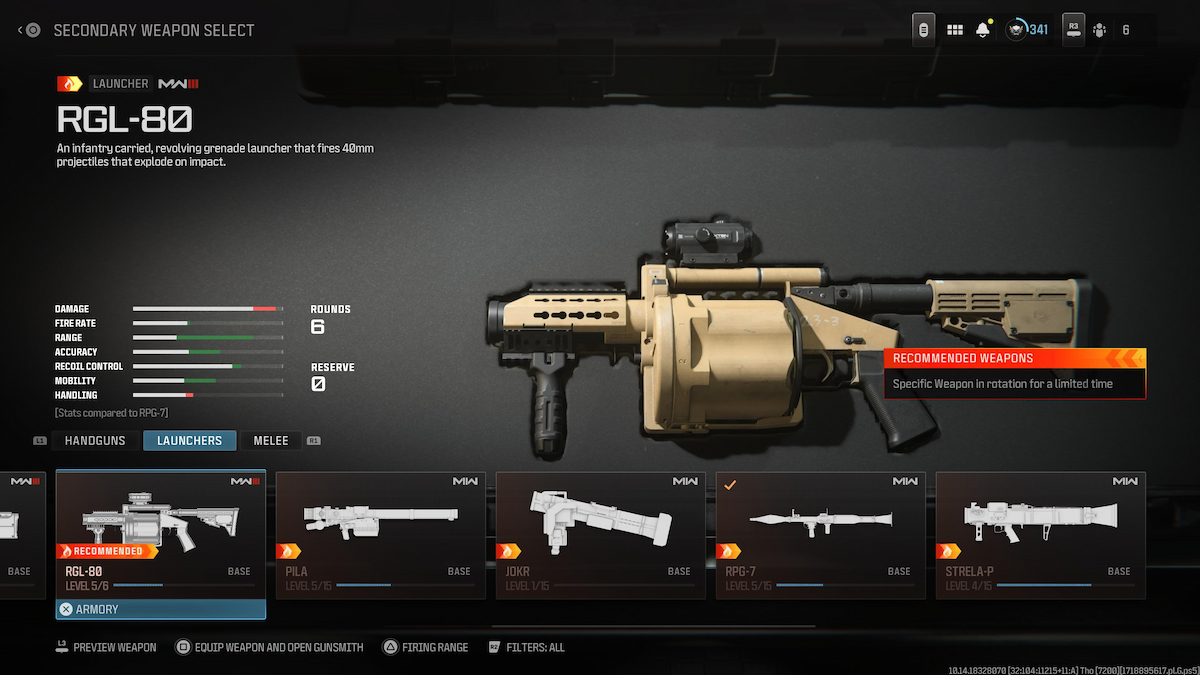Image resolution: width=1200 pixels, height=675 pixels.
Task: Open the grid menu icon
Action: pos(955,30)
